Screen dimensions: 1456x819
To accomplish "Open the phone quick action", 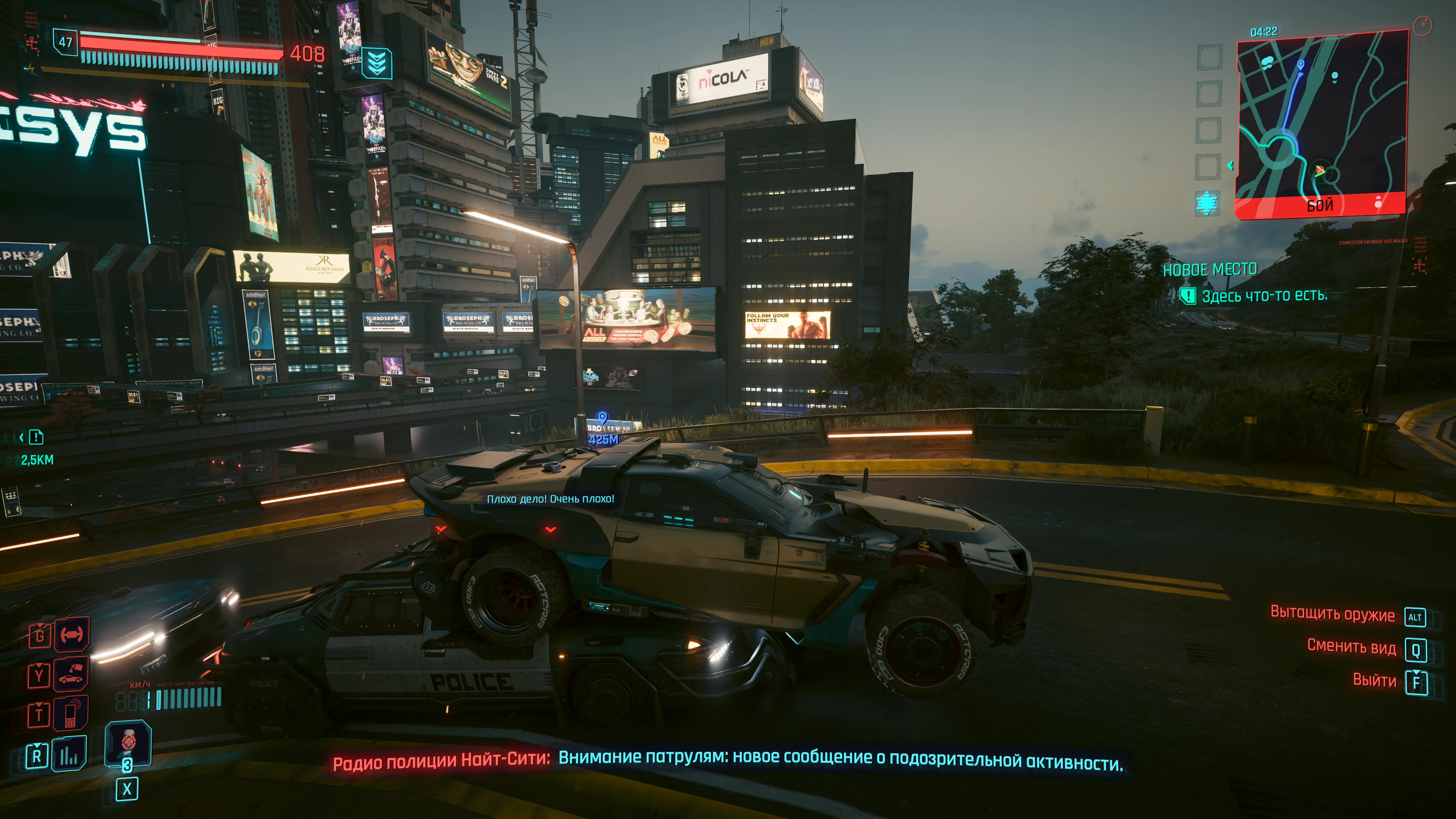I will (x=71, y=713).
